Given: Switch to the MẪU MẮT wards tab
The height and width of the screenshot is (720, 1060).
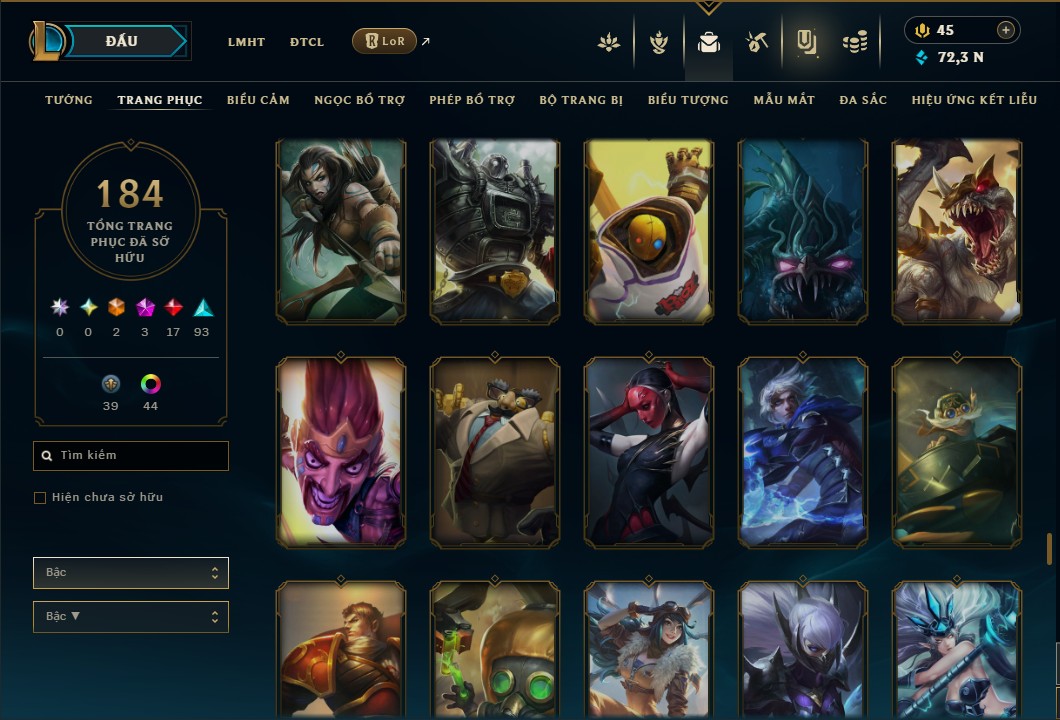Looking at the screenshot, I should pos(784,100).
